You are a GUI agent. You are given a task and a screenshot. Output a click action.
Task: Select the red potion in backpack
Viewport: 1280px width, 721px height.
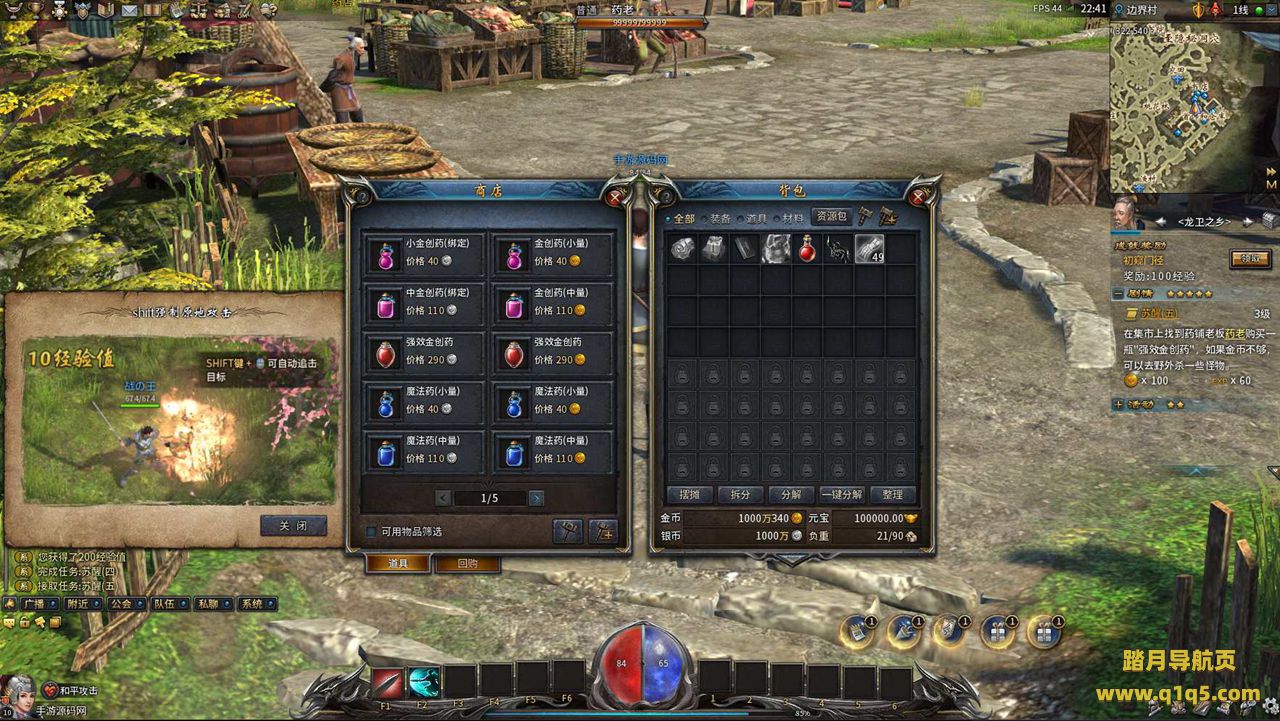coord(807,249)
